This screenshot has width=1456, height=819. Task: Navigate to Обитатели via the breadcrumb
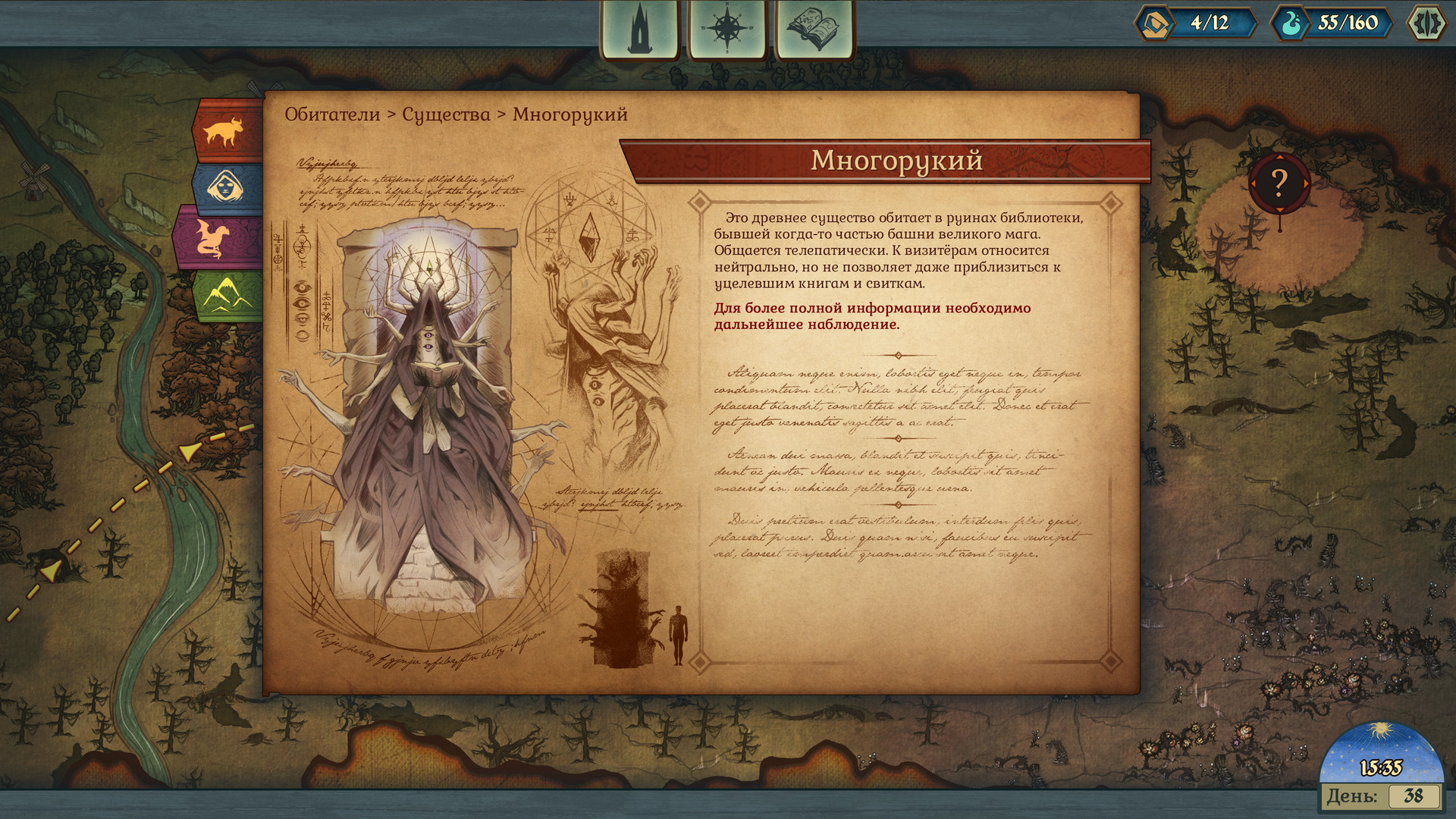click(332, 114)
